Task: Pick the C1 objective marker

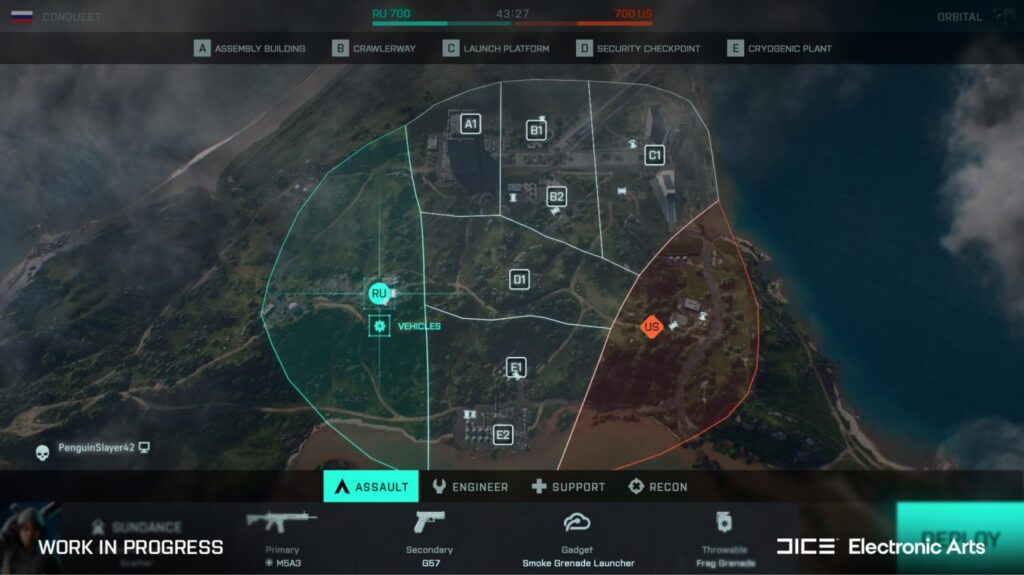Action: coord(655,155)
